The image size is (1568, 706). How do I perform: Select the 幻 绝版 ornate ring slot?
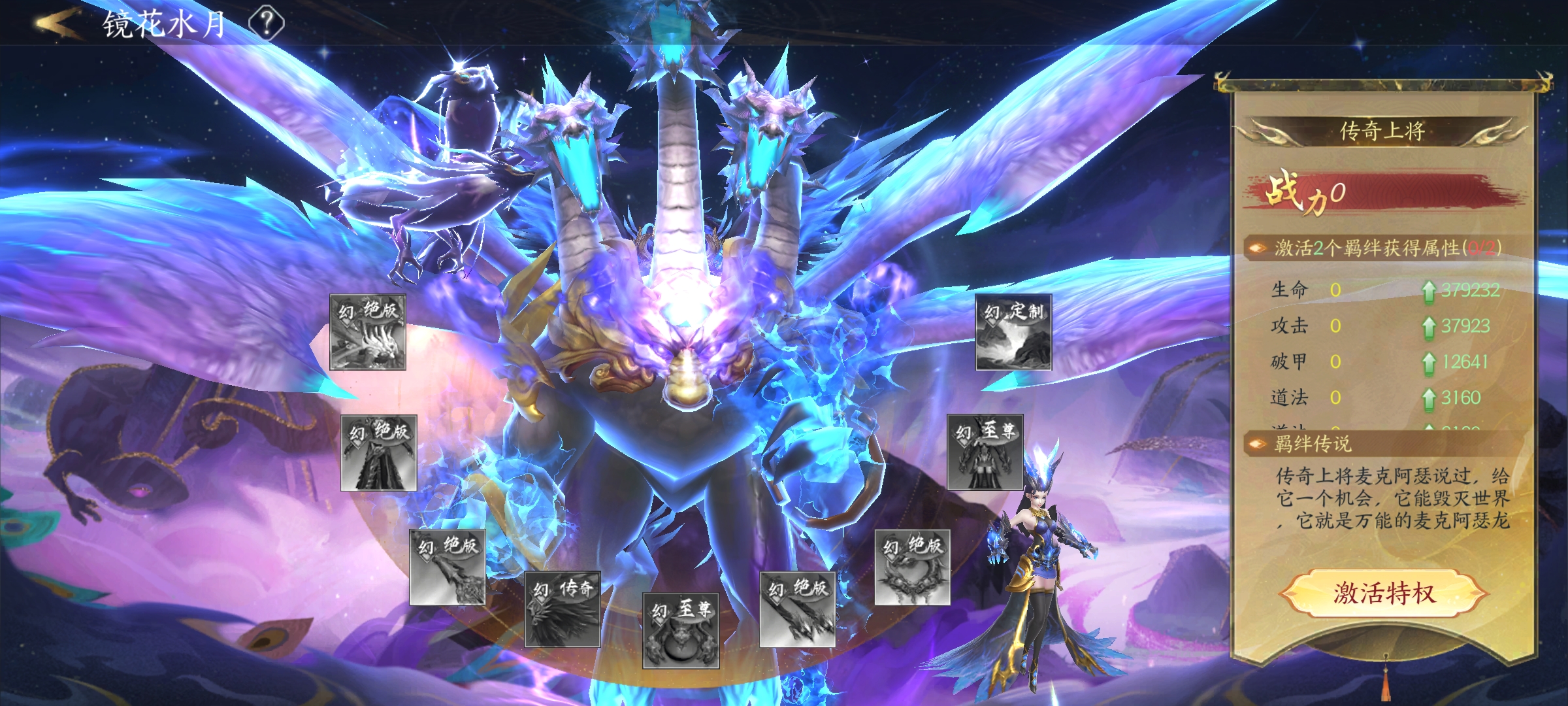(912, 567)
